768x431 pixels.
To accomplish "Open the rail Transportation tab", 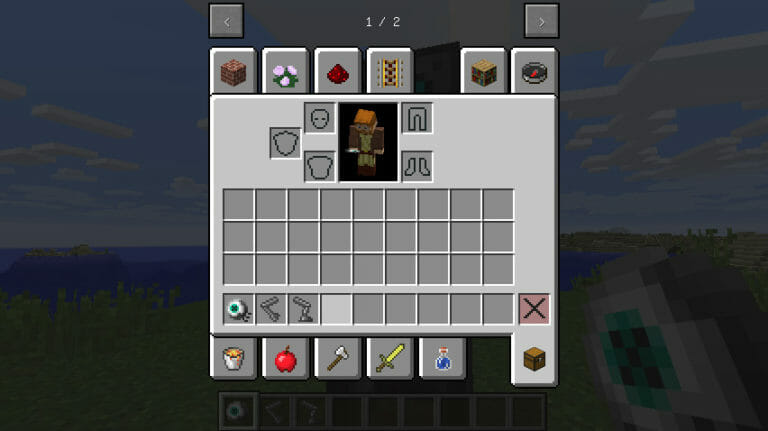I will pyautogui.click(x=388, y=72).
